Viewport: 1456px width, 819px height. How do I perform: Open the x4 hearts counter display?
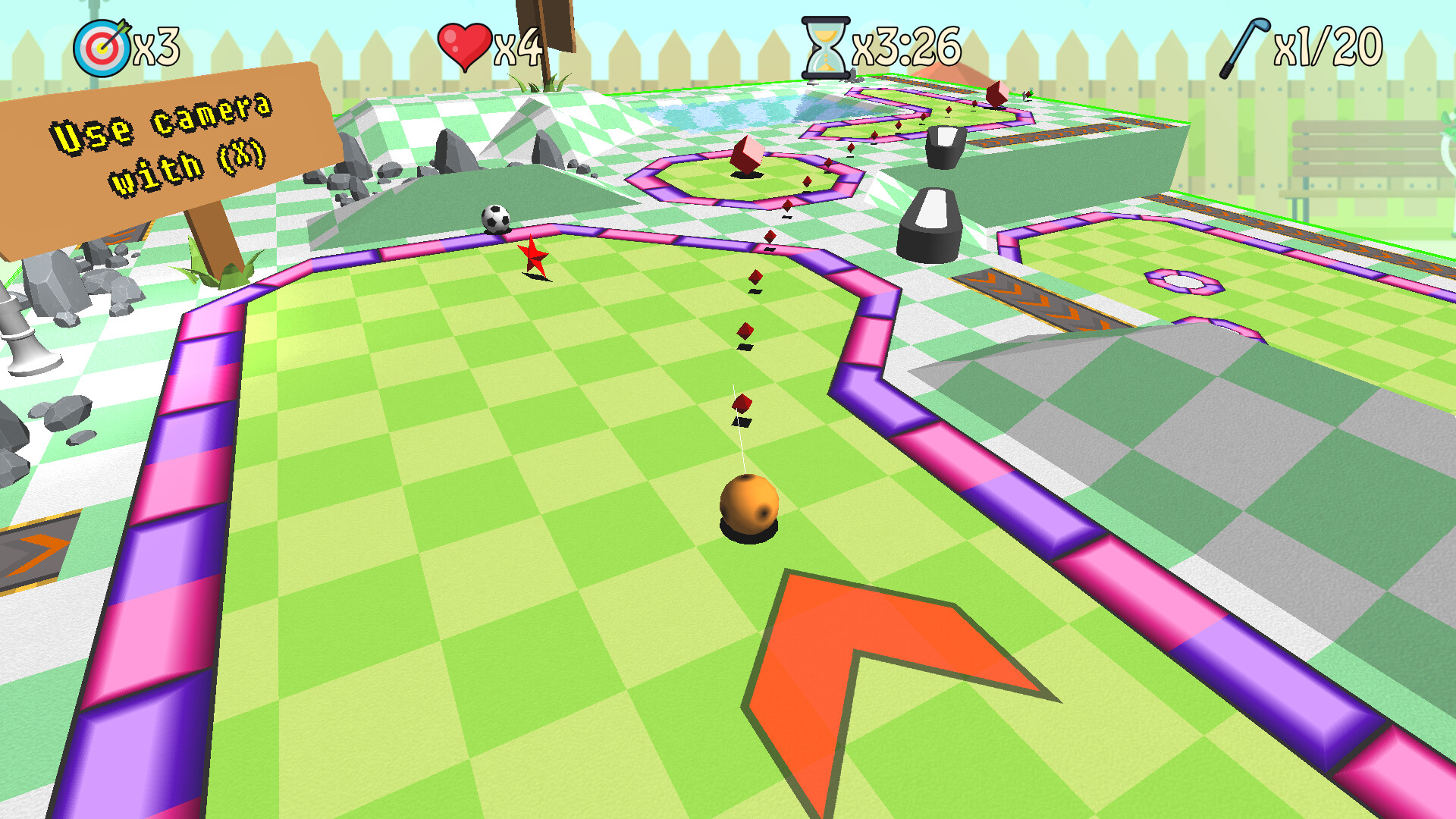516,45
